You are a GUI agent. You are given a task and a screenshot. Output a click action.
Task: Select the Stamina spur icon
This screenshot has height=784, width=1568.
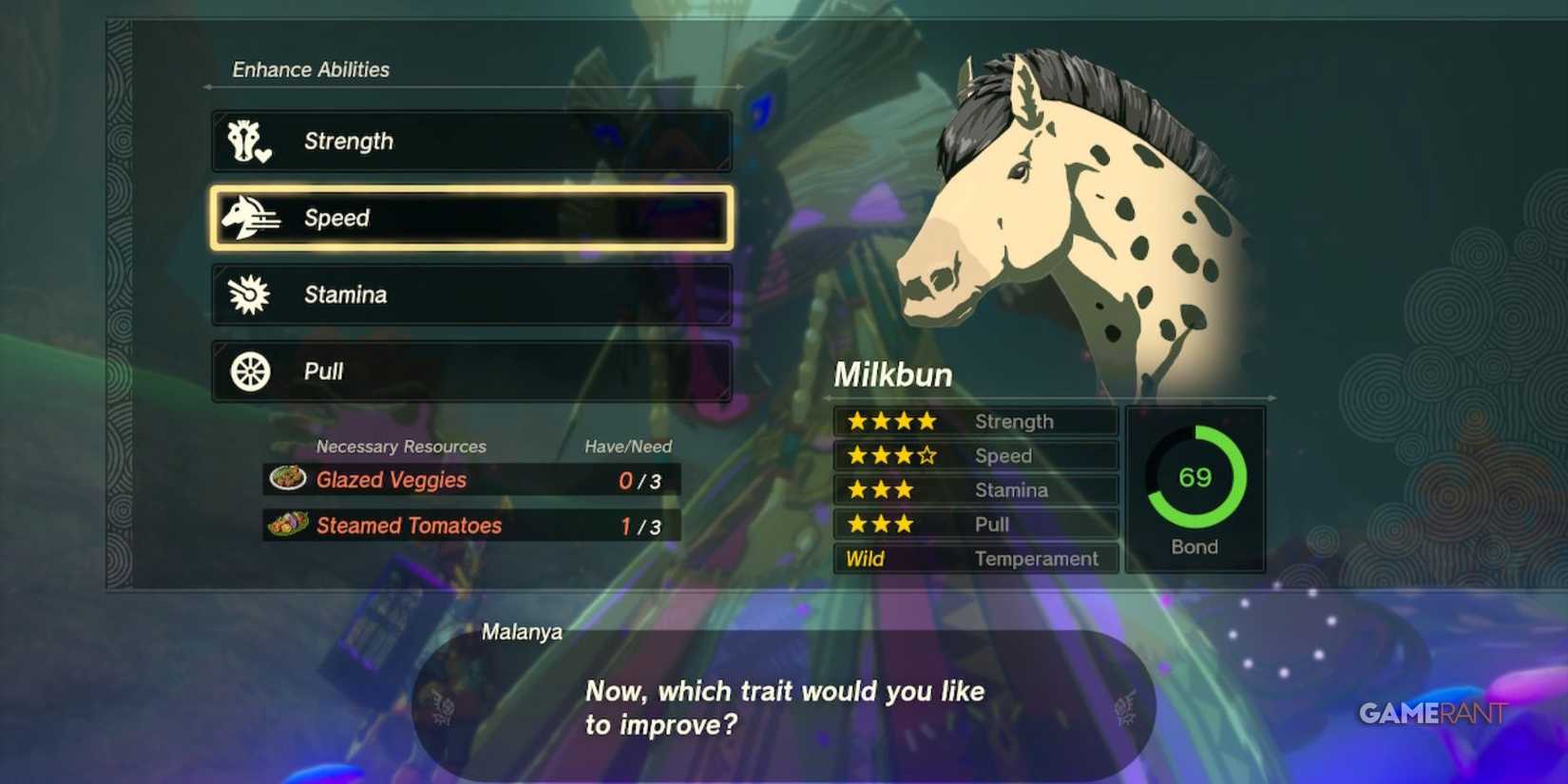click(x=249, y=295)
